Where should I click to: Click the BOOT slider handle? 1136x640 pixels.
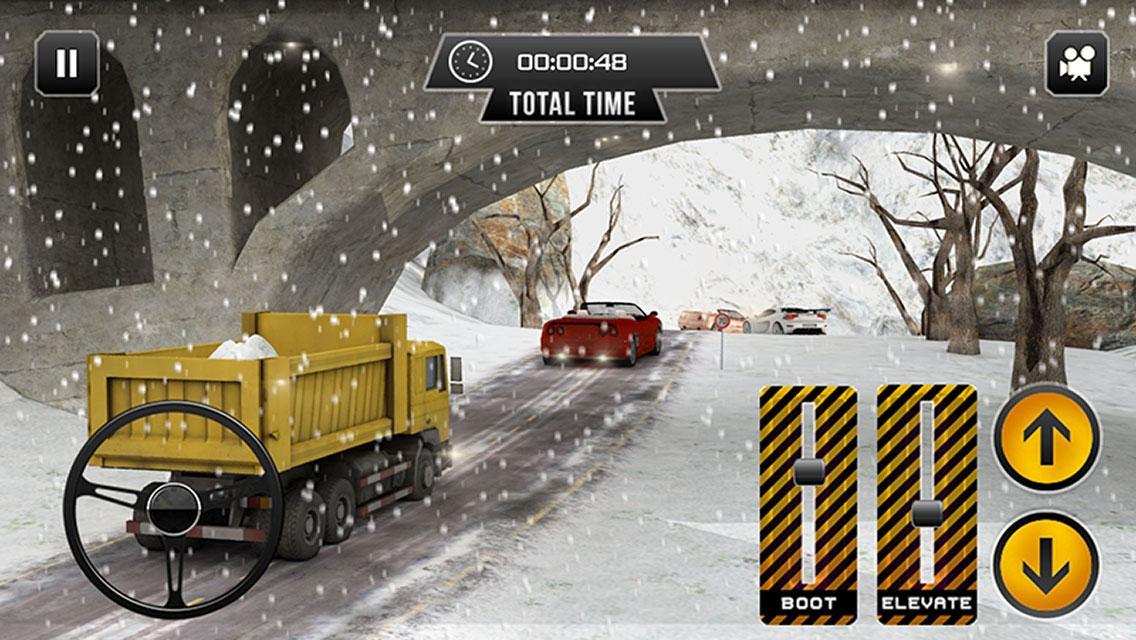click(808, 472)
